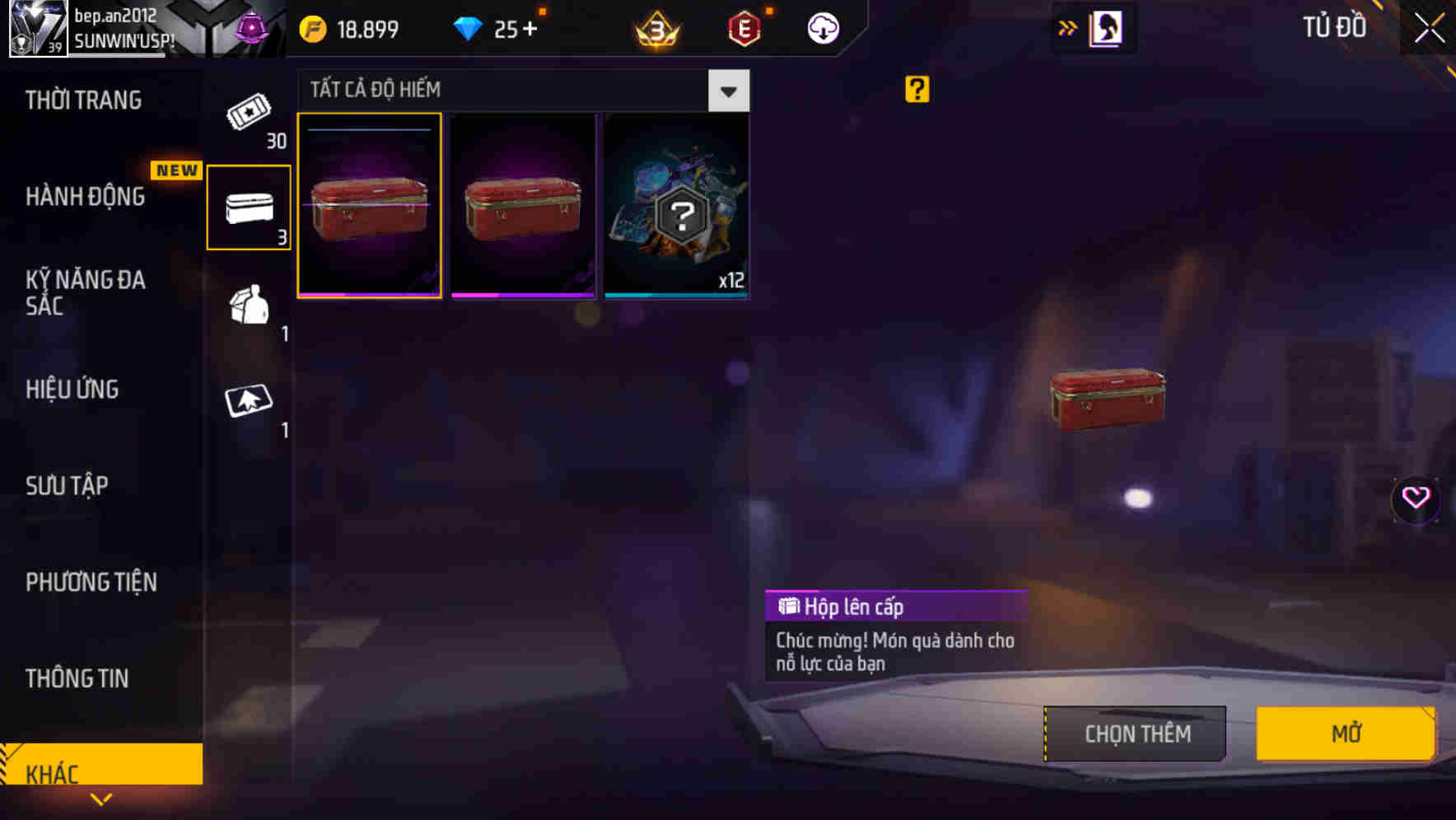Click CHỌN THÊM to select more
Image resolution: width=1456 pixels, height=820 pixels.
[x=1135, y=733]
